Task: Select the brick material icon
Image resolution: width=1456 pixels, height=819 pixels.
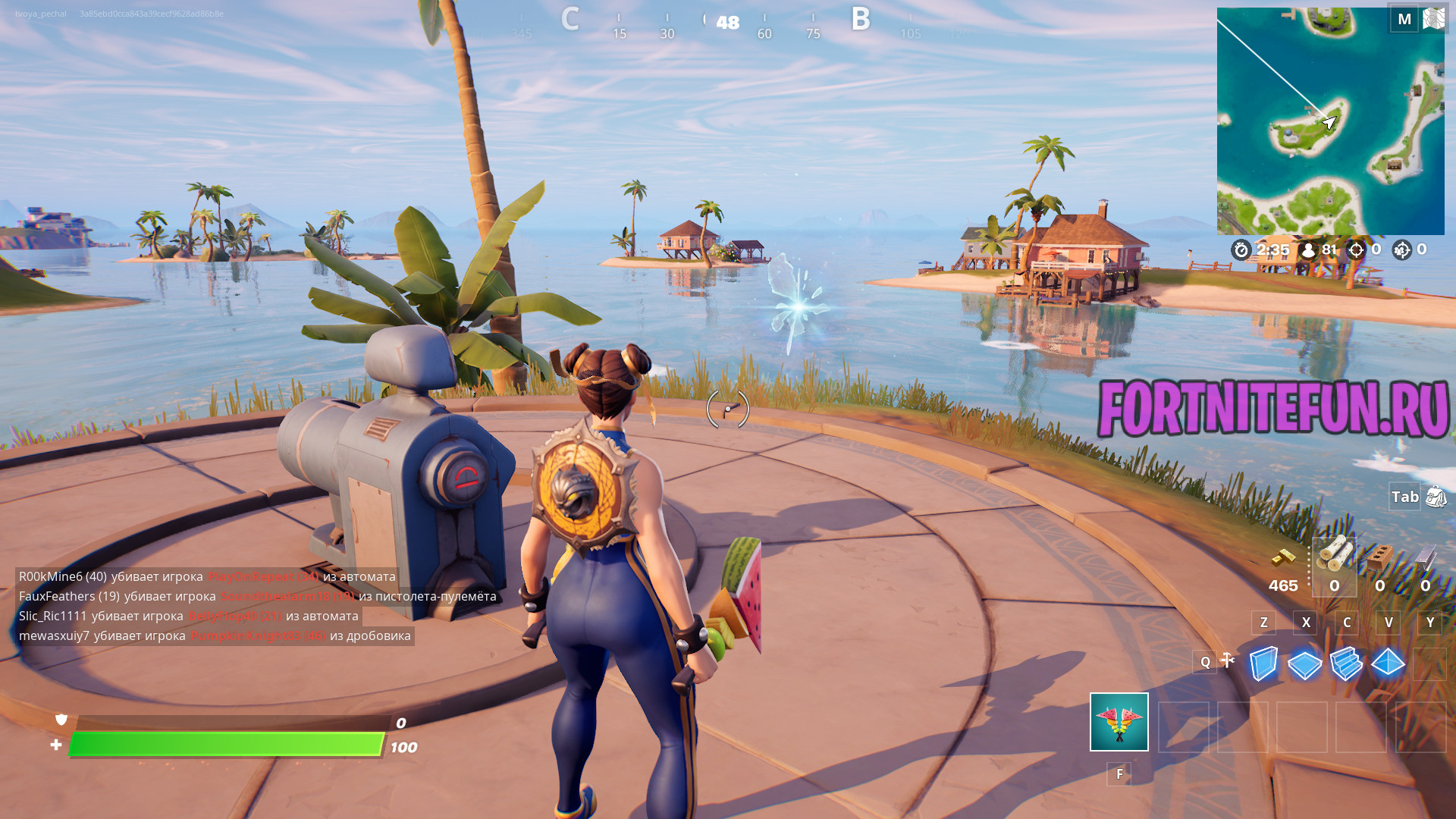Action: pos(1379,557)
